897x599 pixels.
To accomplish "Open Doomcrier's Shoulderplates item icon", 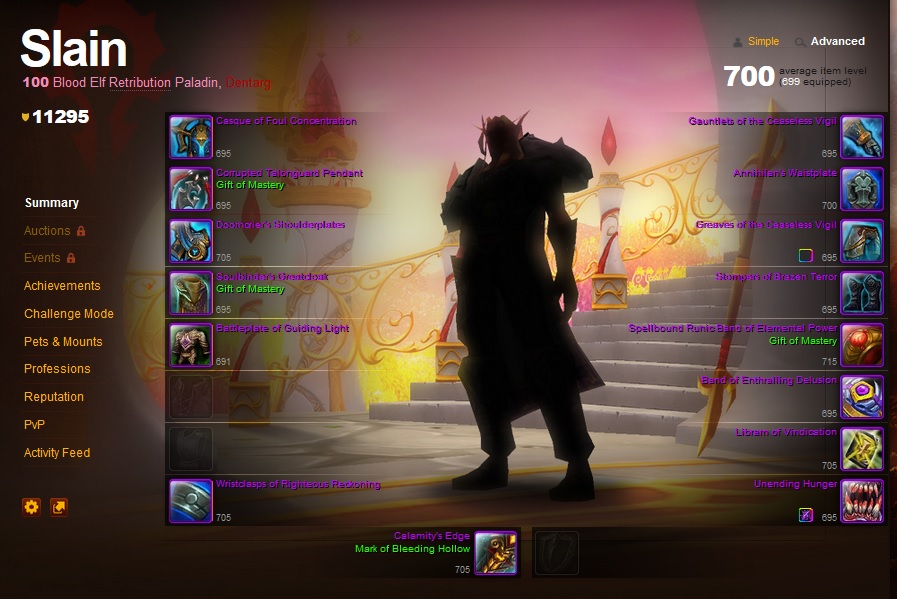I will pyautogui.click(x=190, y=241).
